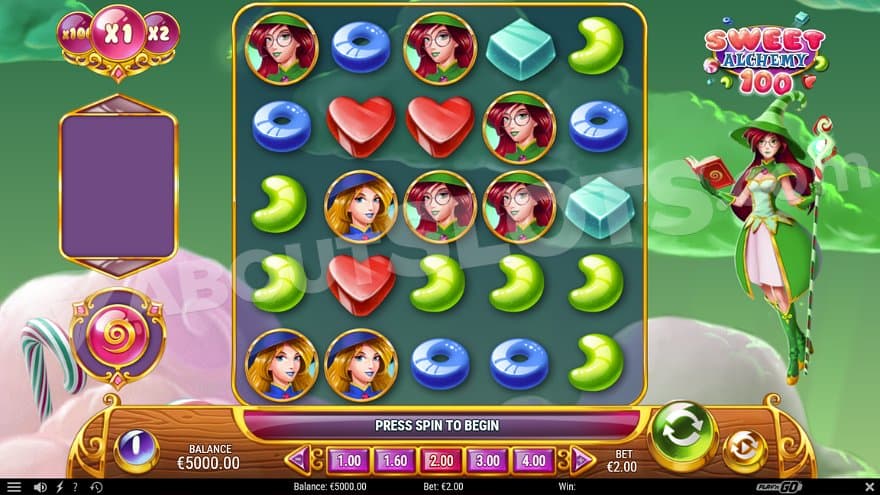This screenshot has height=495, width=880.
Task: Click the left arrow for lower bets
Action: [x=299, y=460]
